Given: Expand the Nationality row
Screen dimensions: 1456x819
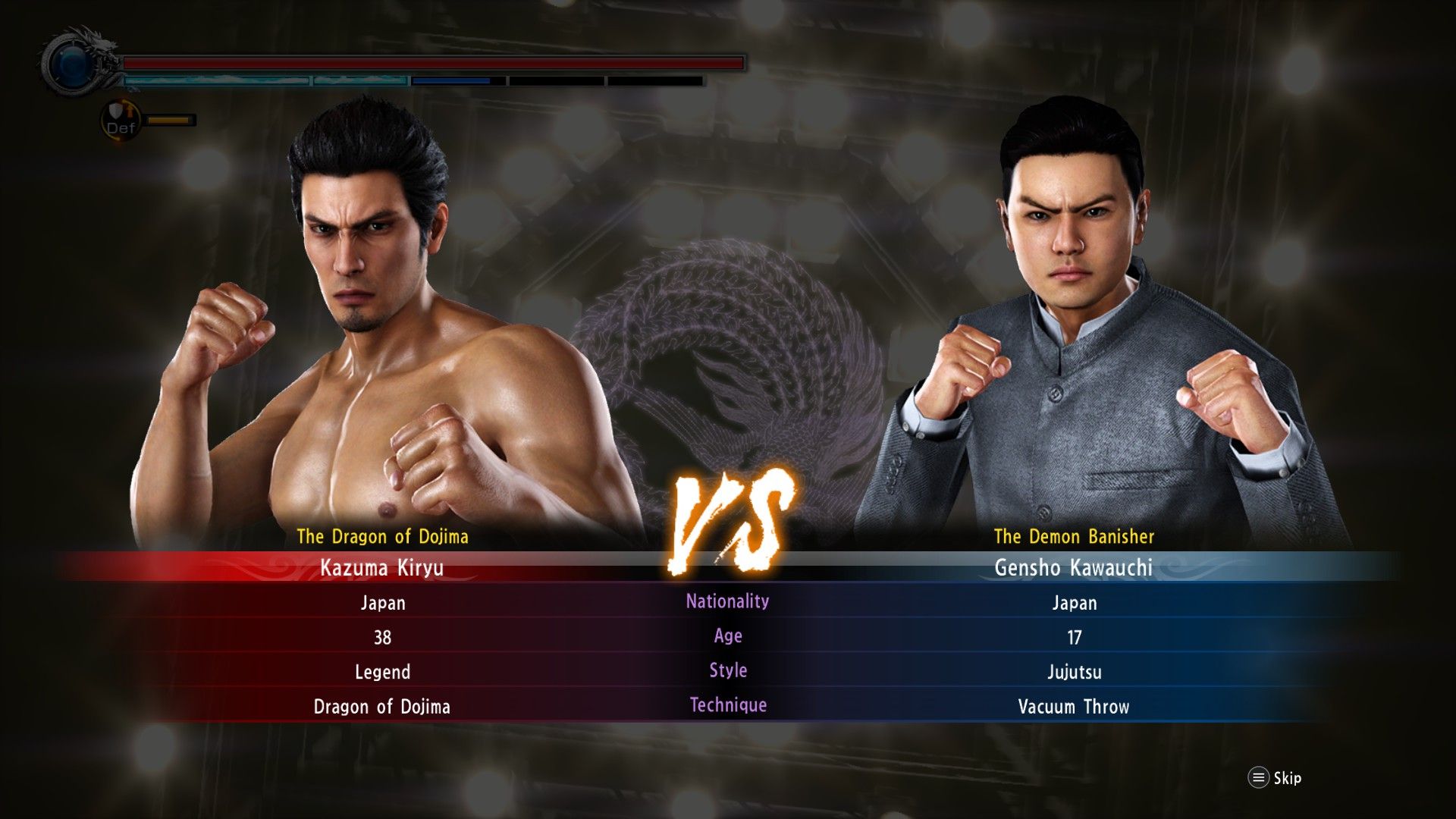Looking at the screenshot, I should [x=726, y=603].
